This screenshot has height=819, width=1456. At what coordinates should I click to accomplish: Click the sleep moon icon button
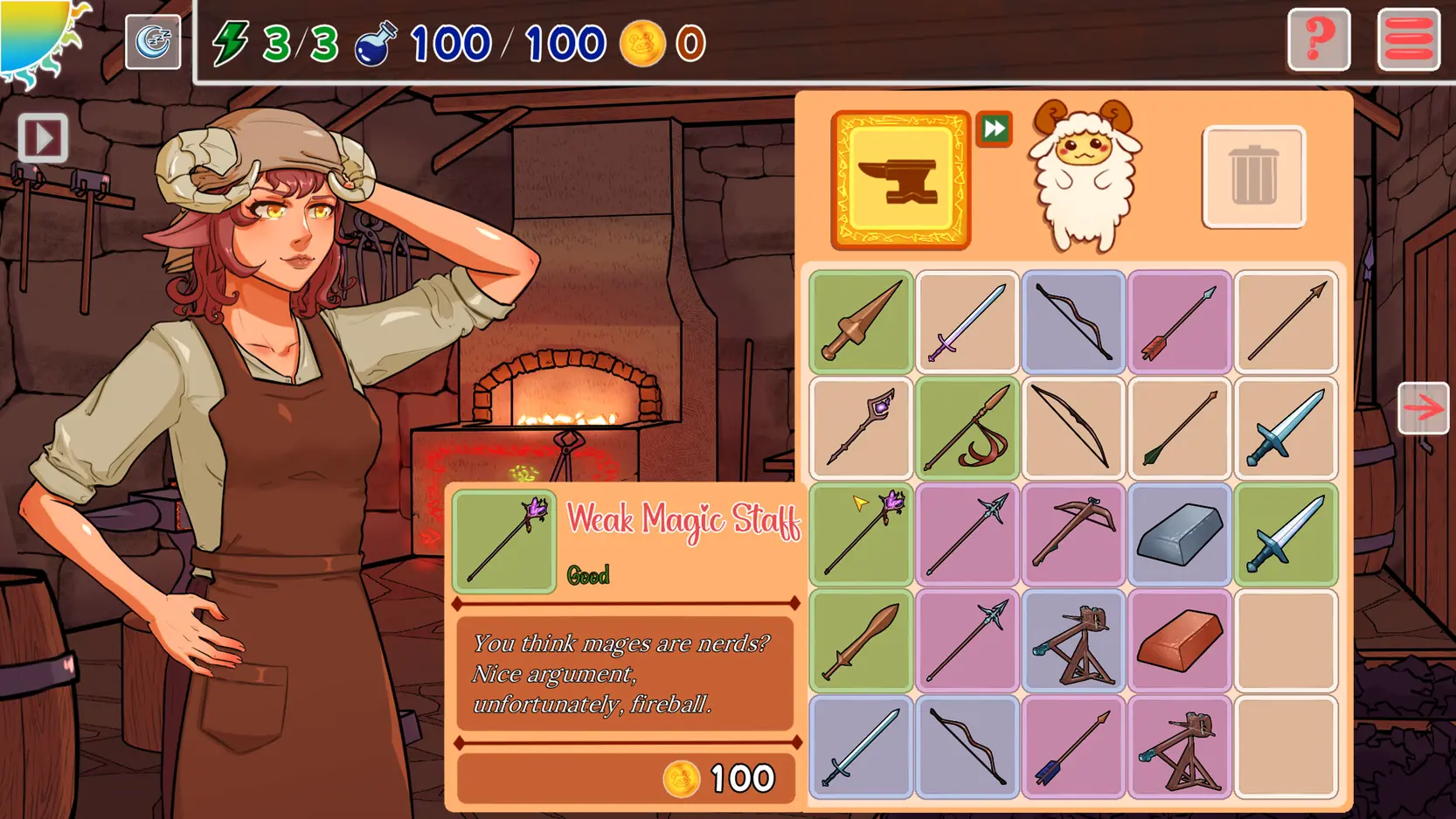(x=153, y=42)
